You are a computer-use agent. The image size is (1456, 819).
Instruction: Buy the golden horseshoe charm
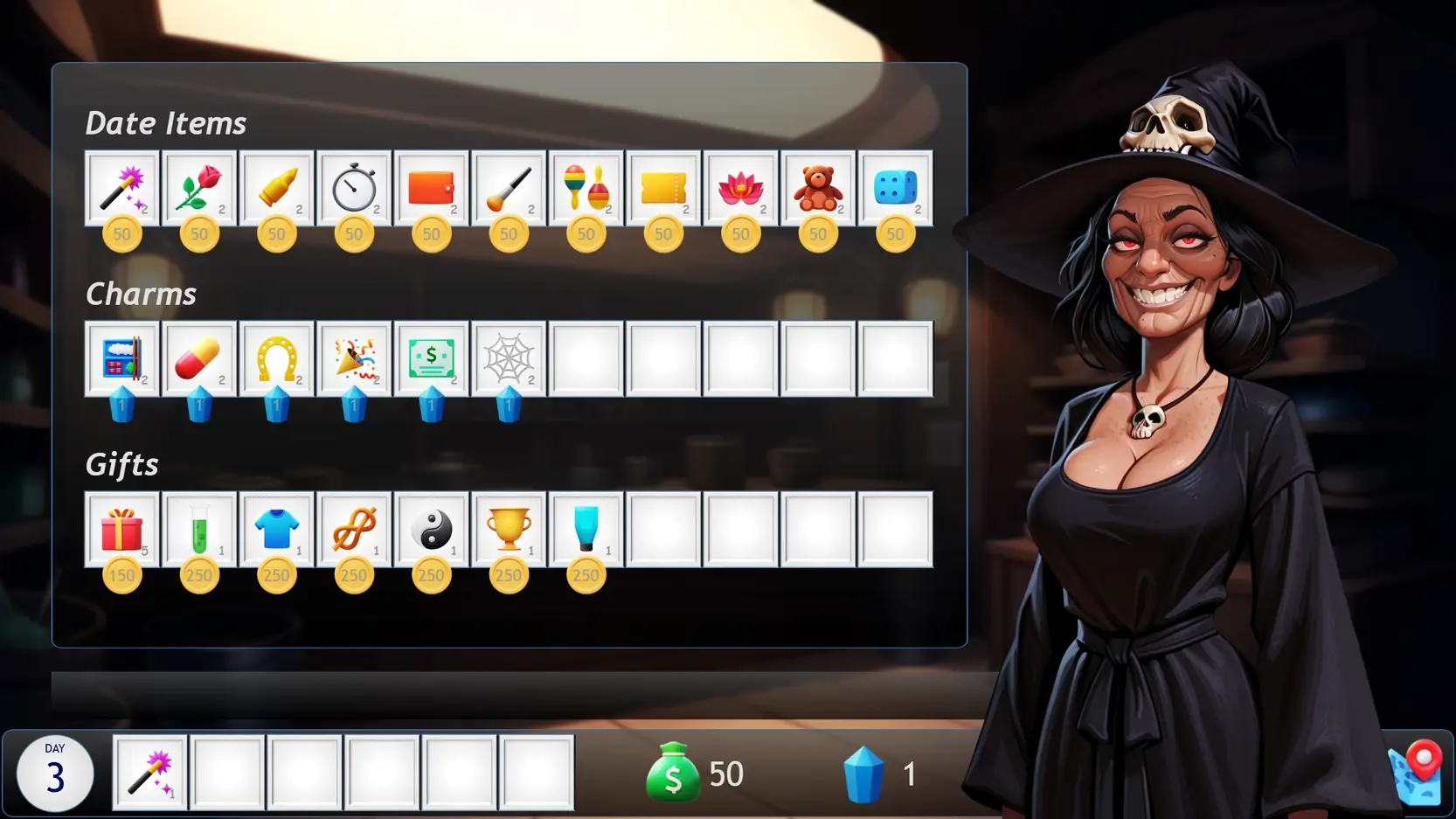276,358
